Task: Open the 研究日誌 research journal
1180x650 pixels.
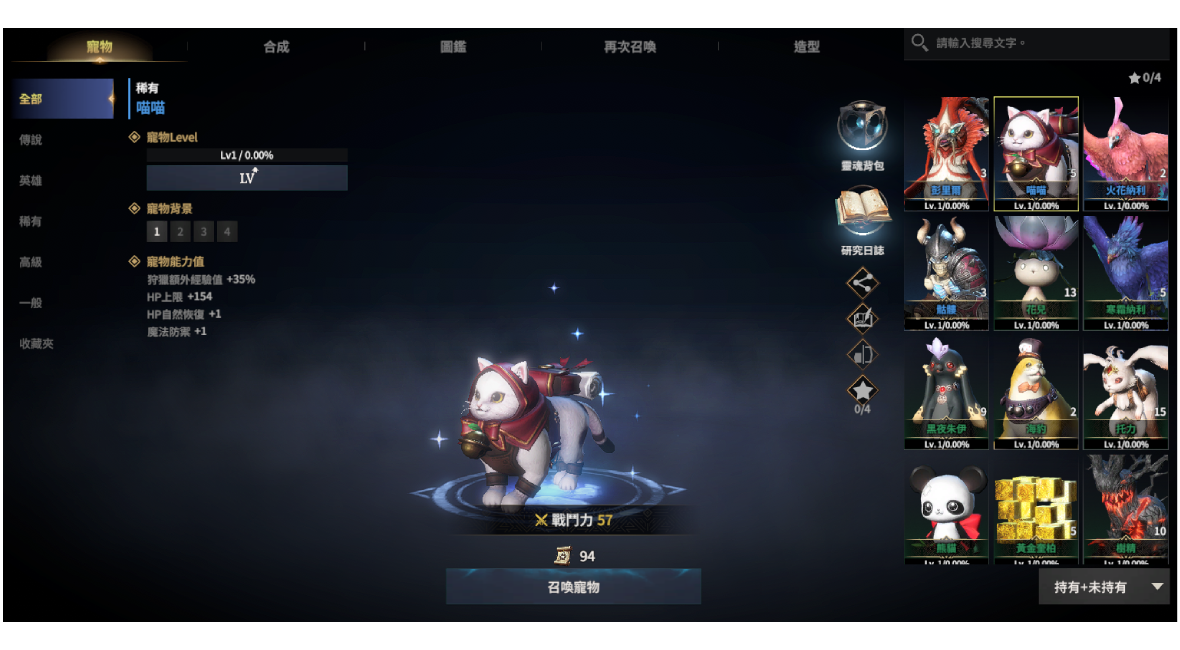Action: pos(862,212)
